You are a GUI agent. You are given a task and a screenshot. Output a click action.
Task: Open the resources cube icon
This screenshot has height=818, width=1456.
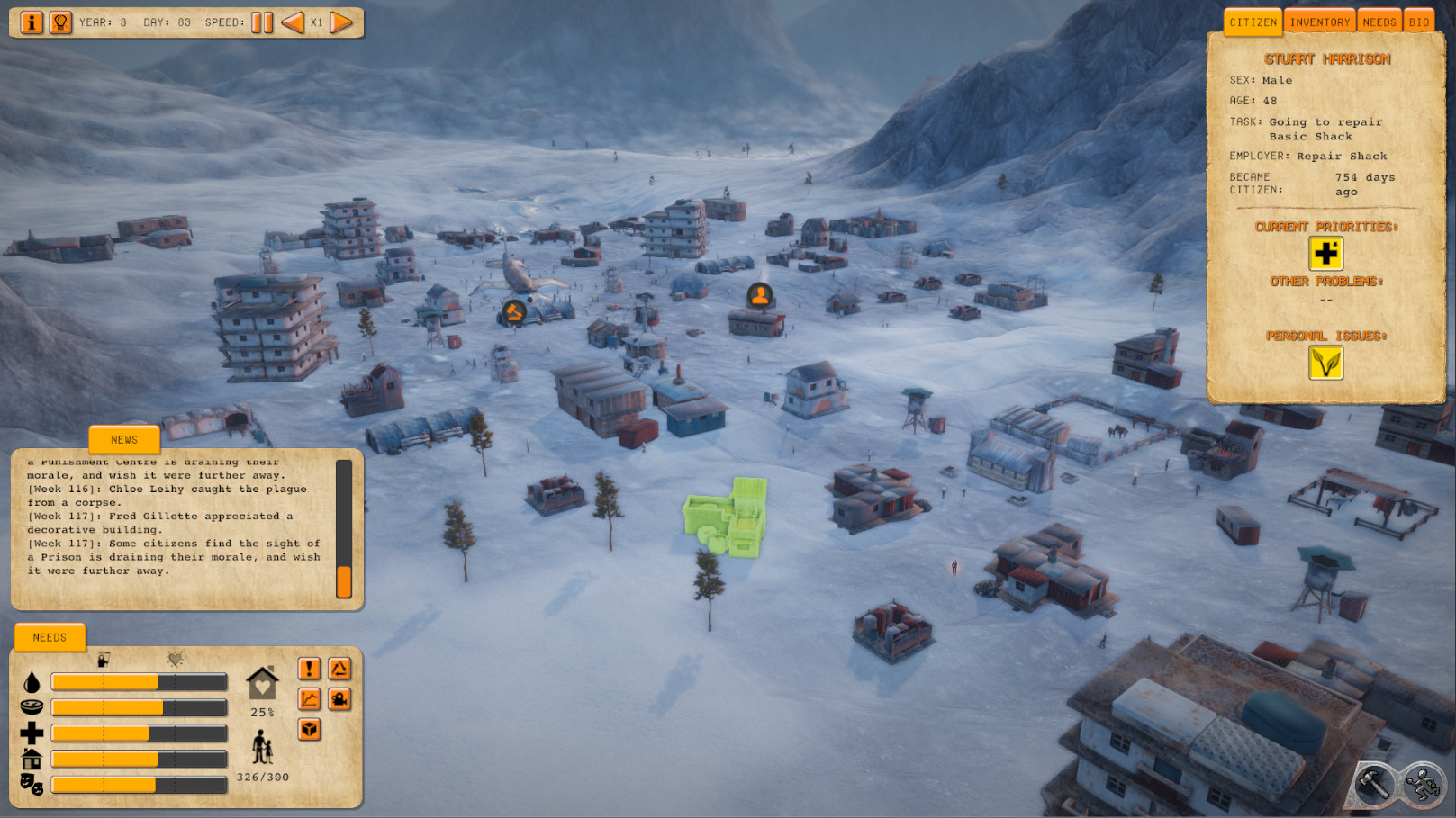[307, 731]
